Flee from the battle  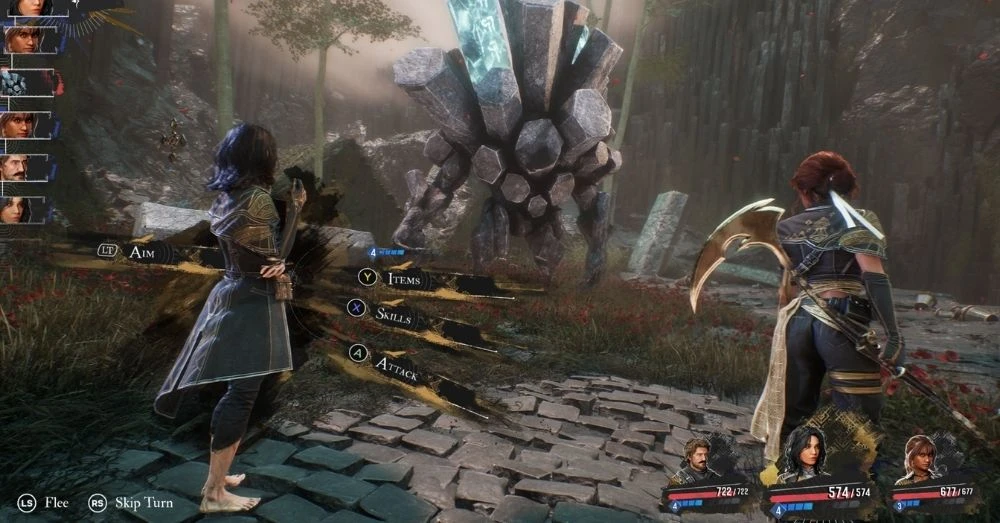click(x=44, y=502)
